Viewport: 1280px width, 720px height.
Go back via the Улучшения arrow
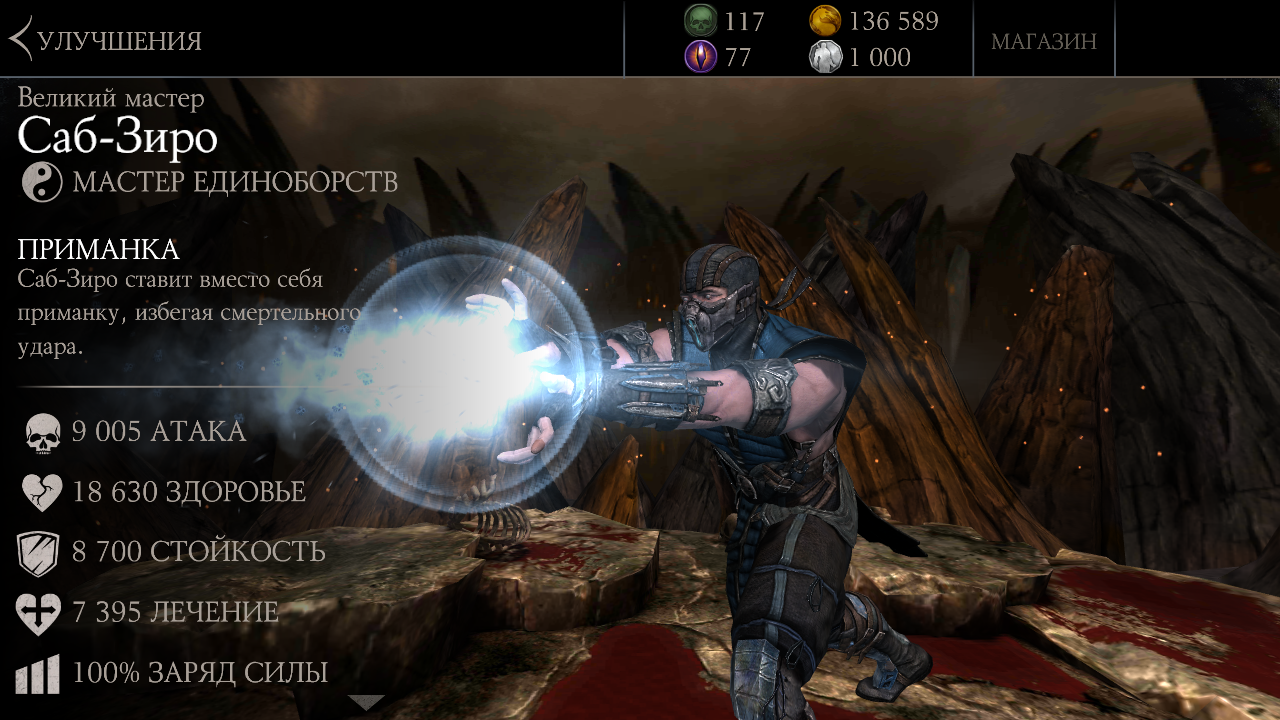(22, 40)
